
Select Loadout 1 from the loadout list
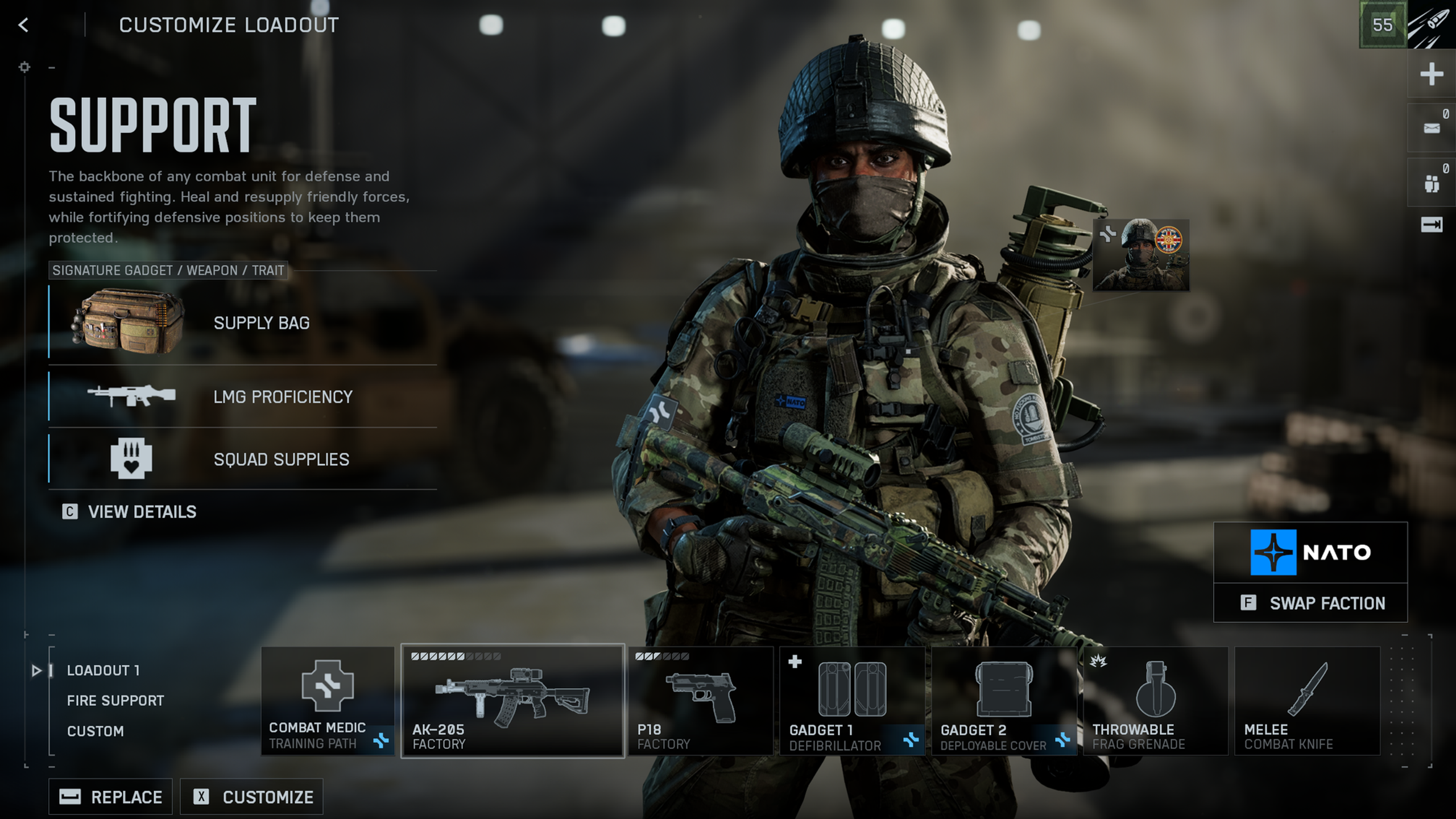click(x=102, y=671)
